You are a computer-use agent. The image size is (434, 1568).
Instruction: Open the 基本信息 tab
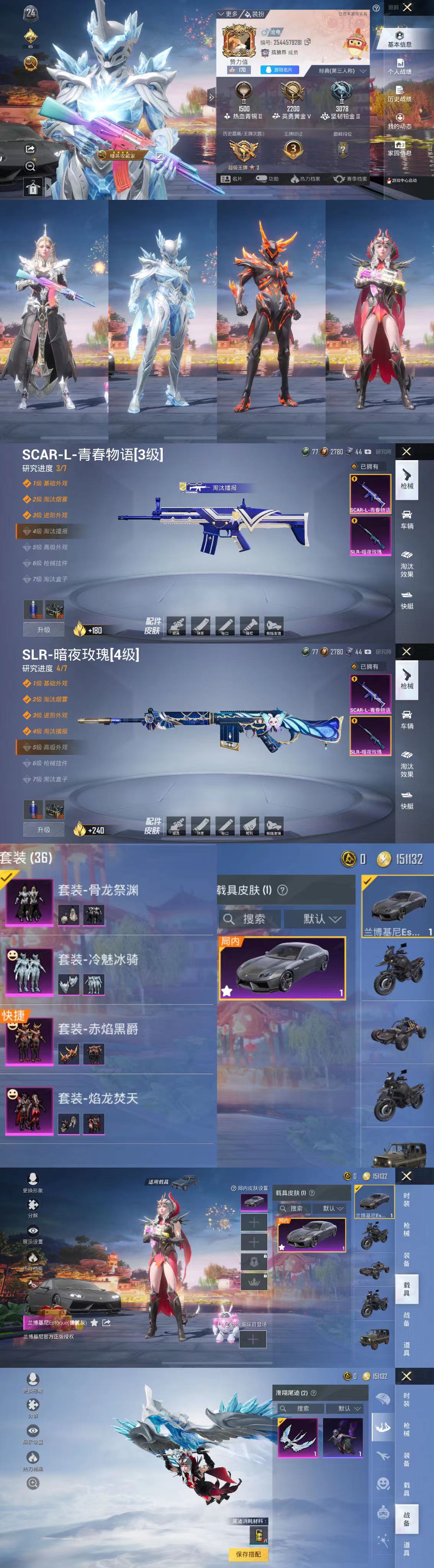[400, 39]
